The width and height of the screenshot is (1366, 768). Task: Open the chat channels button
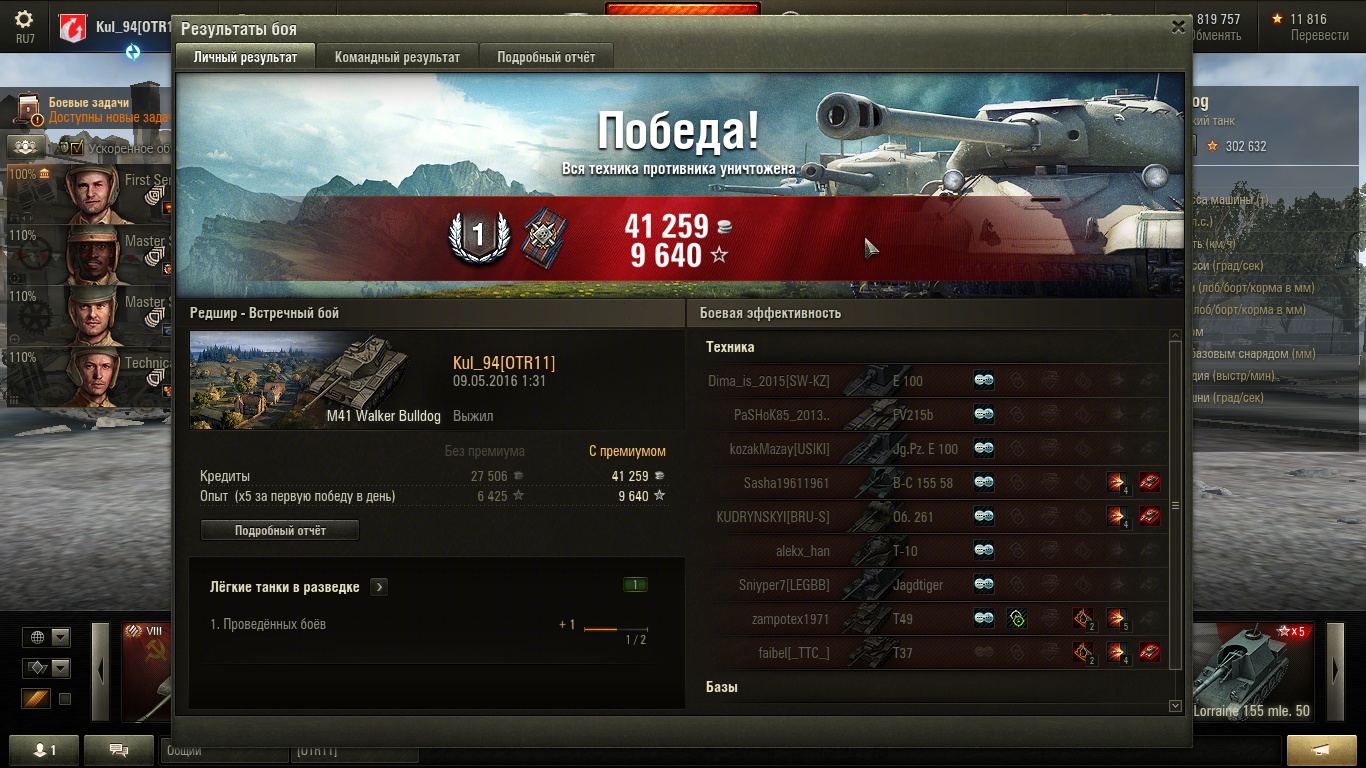[x=119, y=750]
